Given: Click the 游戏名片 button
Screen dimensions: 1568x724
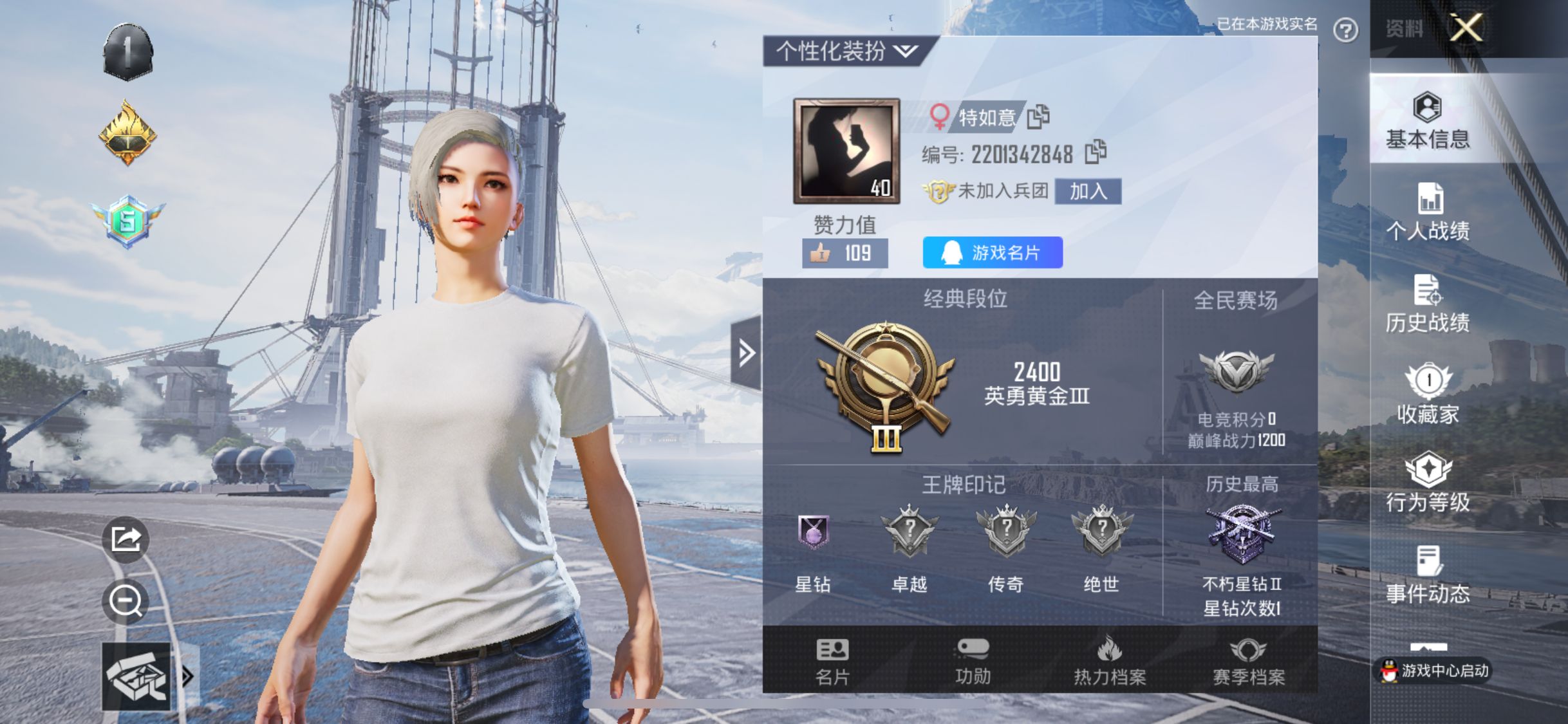Looking at the screenshot, I should (991, 253).
